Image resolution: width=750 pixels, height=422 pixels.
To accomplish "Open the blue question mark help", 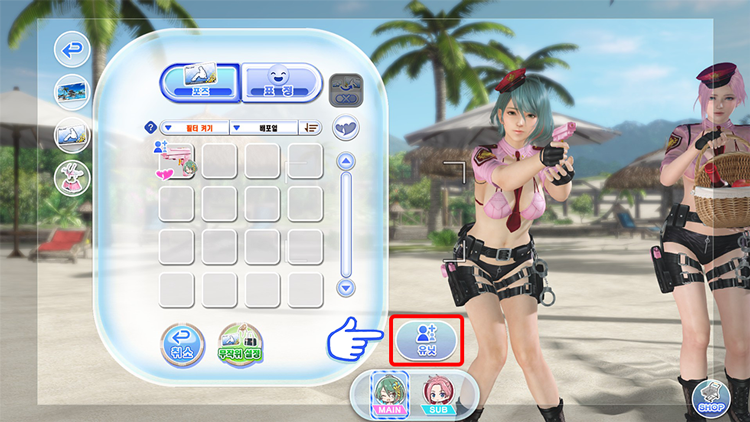I will pyautogui.click(x=151, y=128).
